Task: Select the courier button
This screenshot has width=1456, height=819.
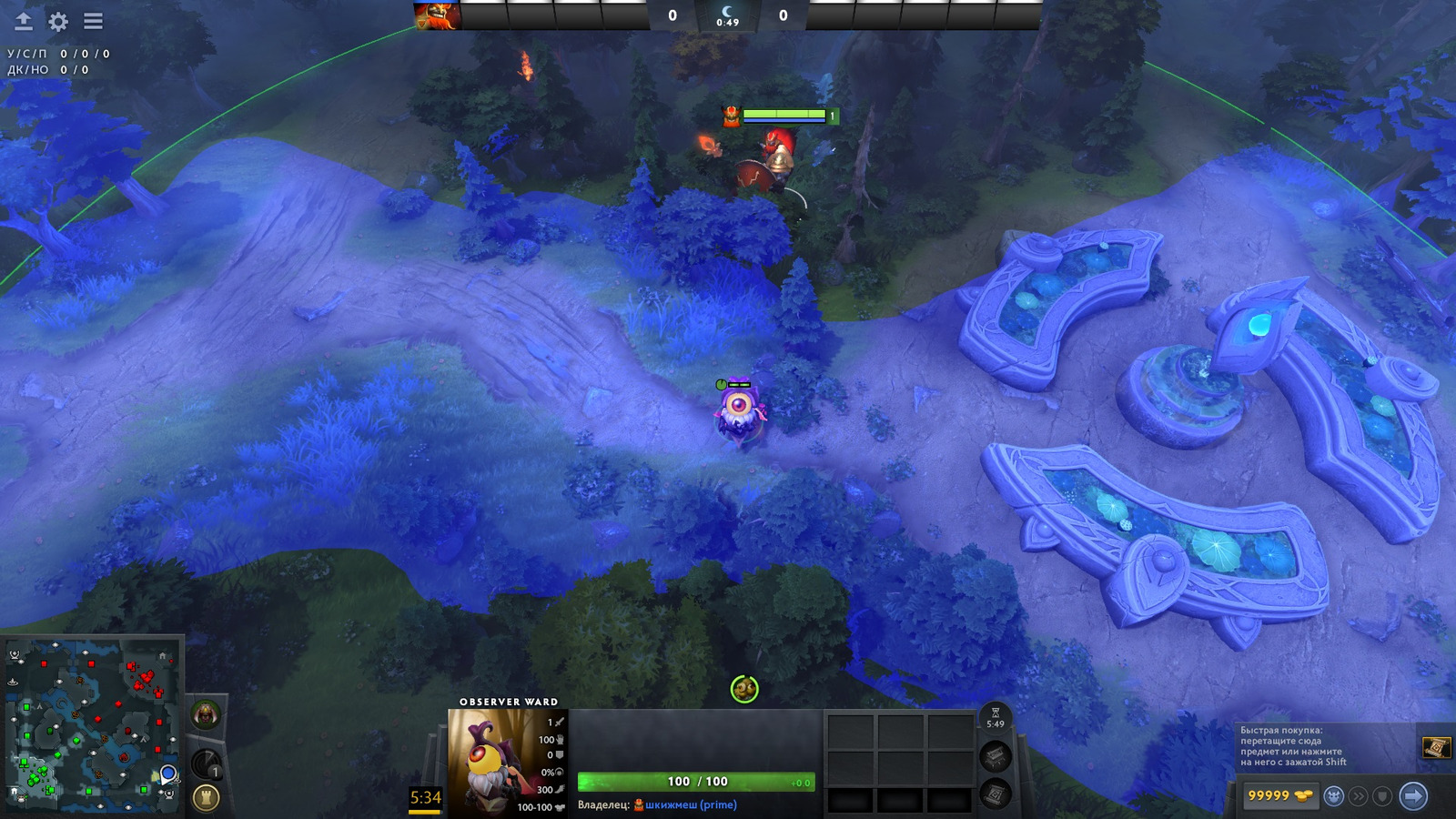Action: click(1334, 796)
